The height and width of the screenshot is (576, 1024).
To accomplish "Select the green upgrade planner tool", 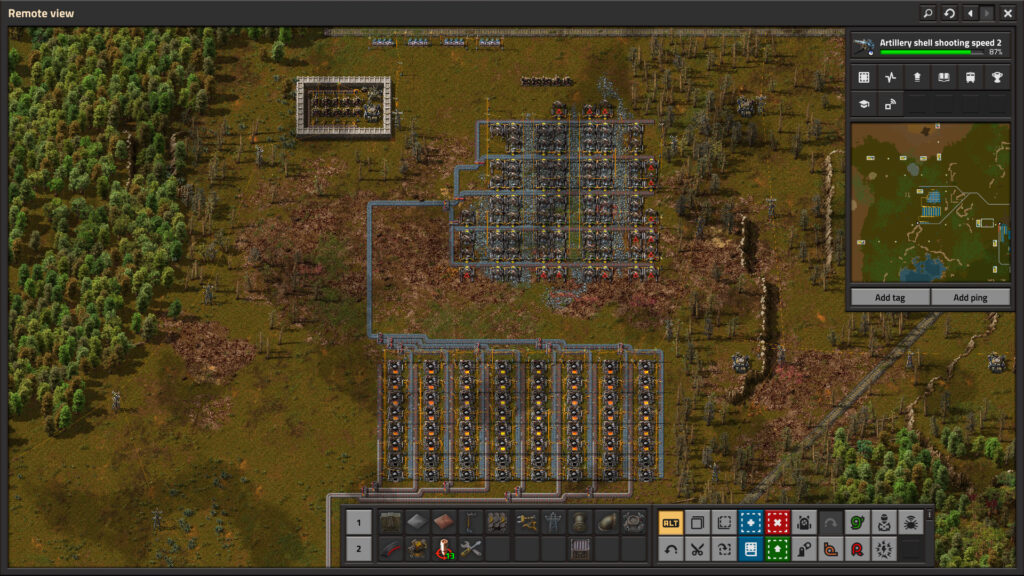I will click(x=777, y=548).
